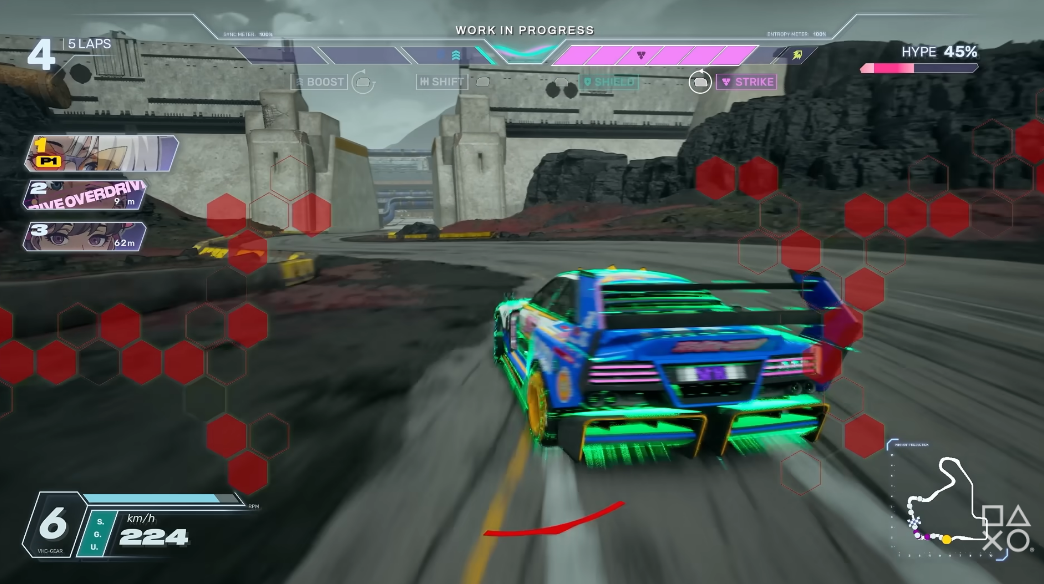Choose the second-place racer card showing 9 m
The image size is (1044, 584).
point(88,195)
